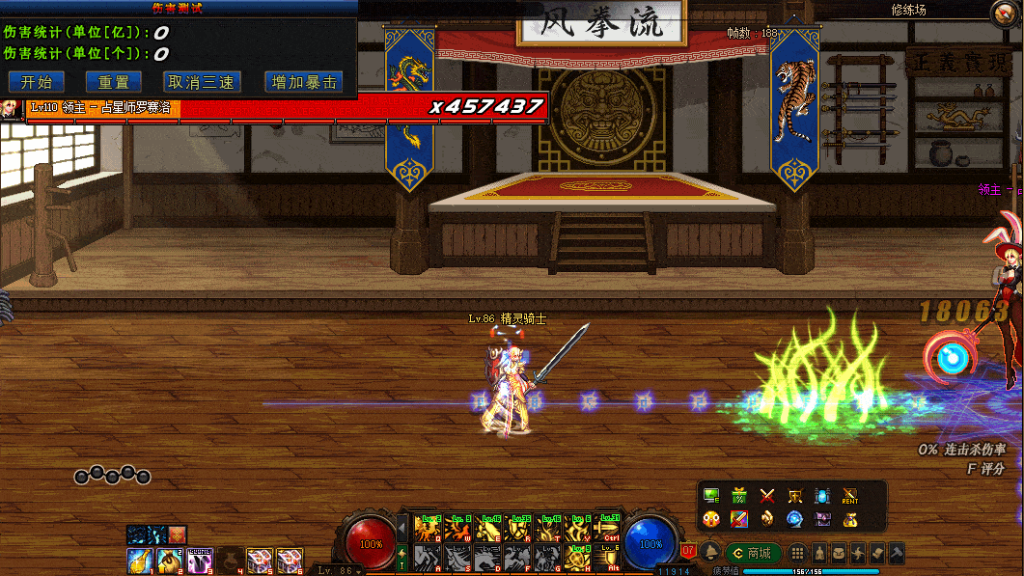Open the character silhouette menu icon
This screenshot has width=1024, height=576.
(x=818, y=553)
